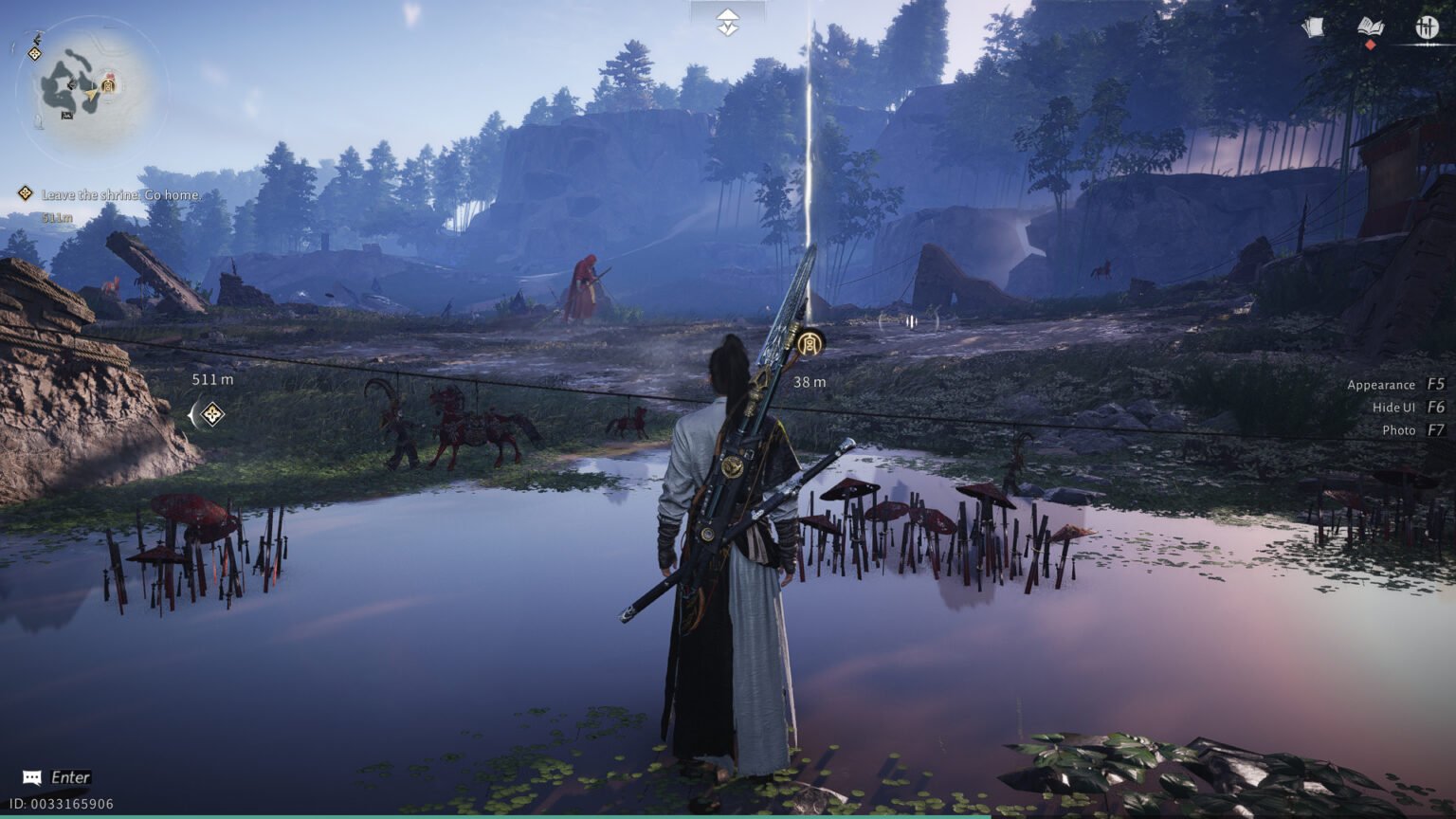Open the journal book icon top-right
This screenshot has height=819, width=1456.
coord(1371,26)
